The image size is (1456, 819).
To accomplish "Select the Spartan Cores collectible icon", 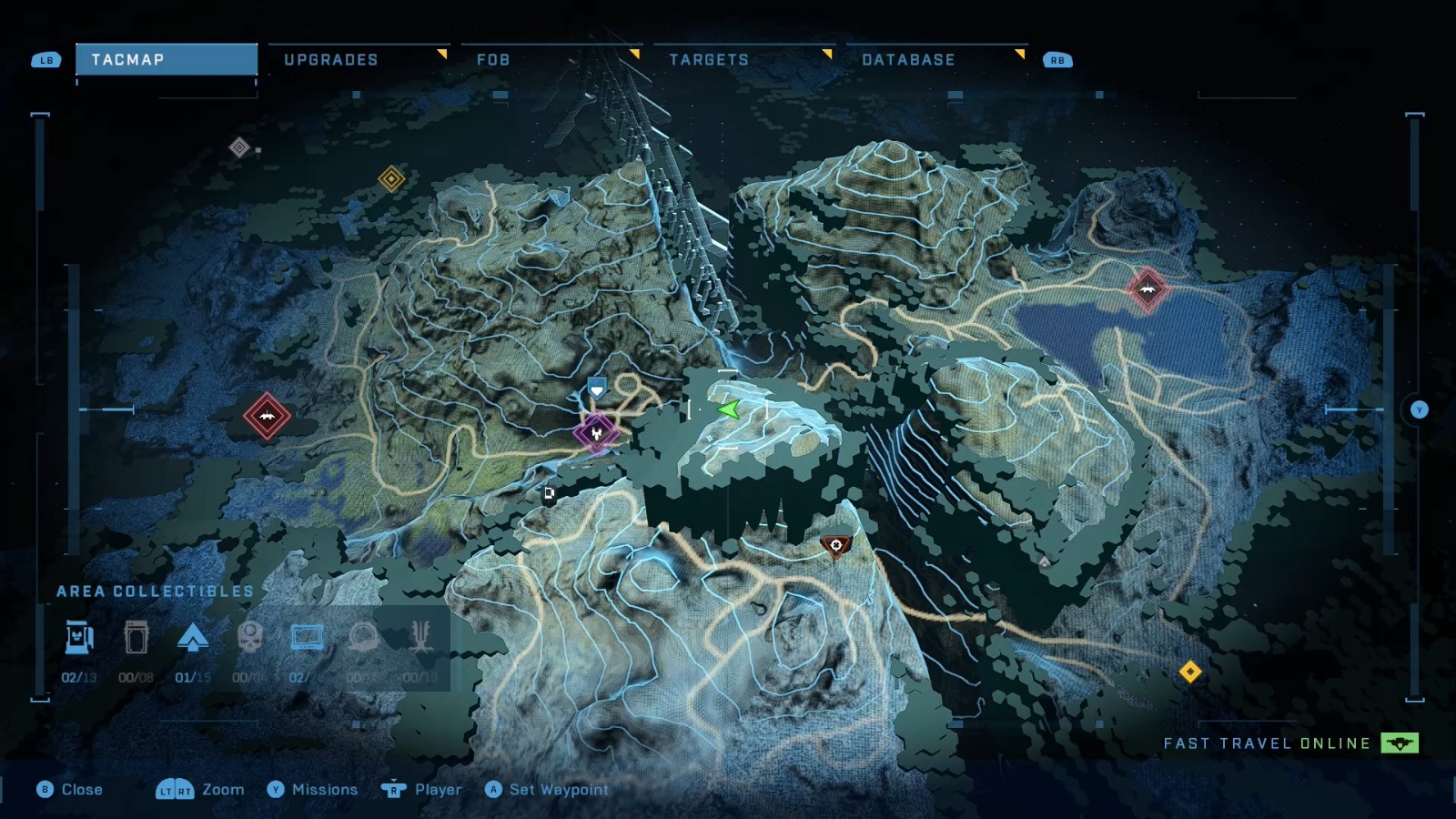I will click(194, 637).
